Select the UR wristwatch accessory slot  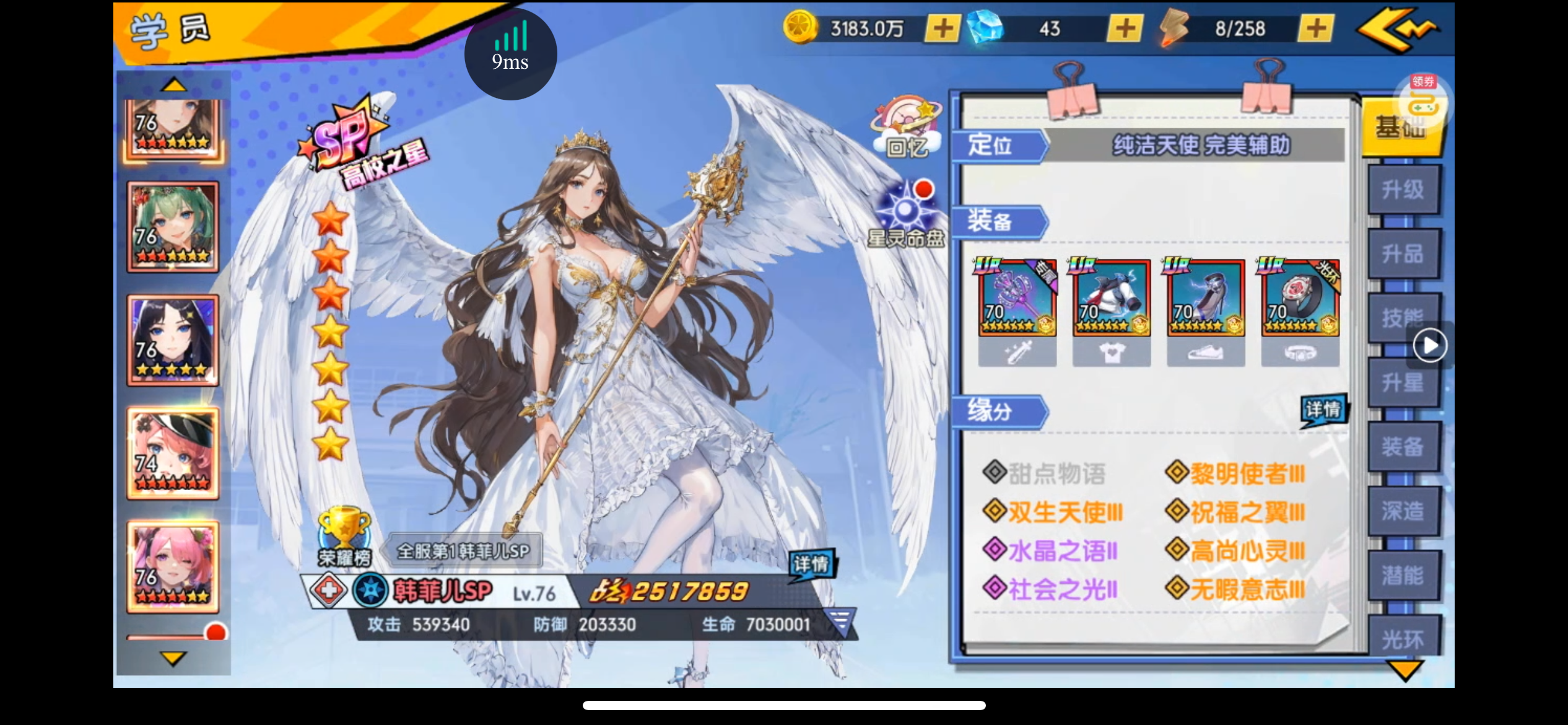[x=1300, y=299]
